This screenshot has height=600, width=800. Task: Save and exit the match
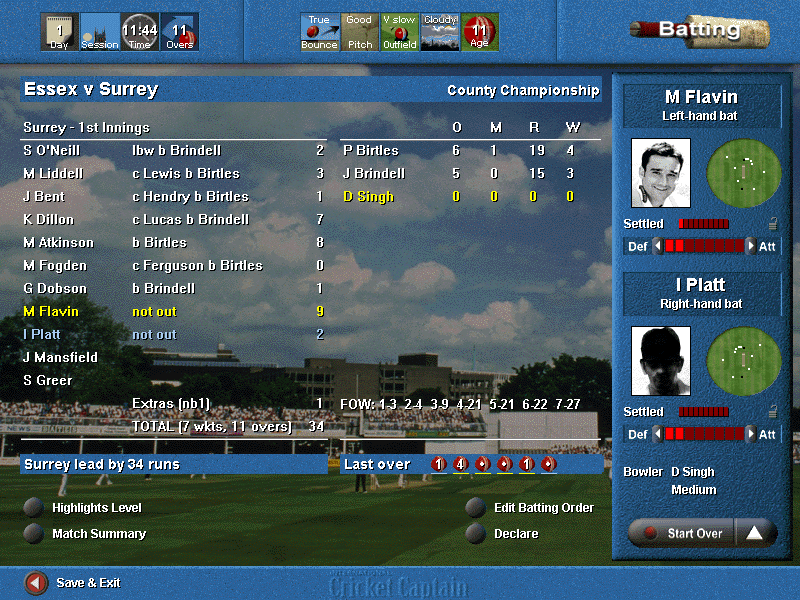[x=36, y=582]
